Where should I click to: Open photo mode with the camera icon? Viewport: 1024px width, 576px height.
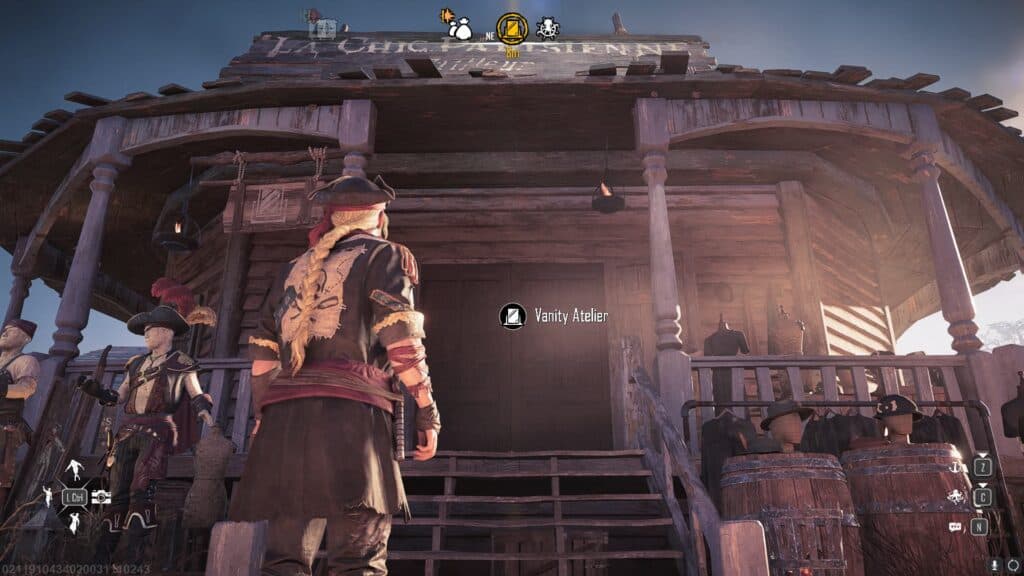[100, 497]
